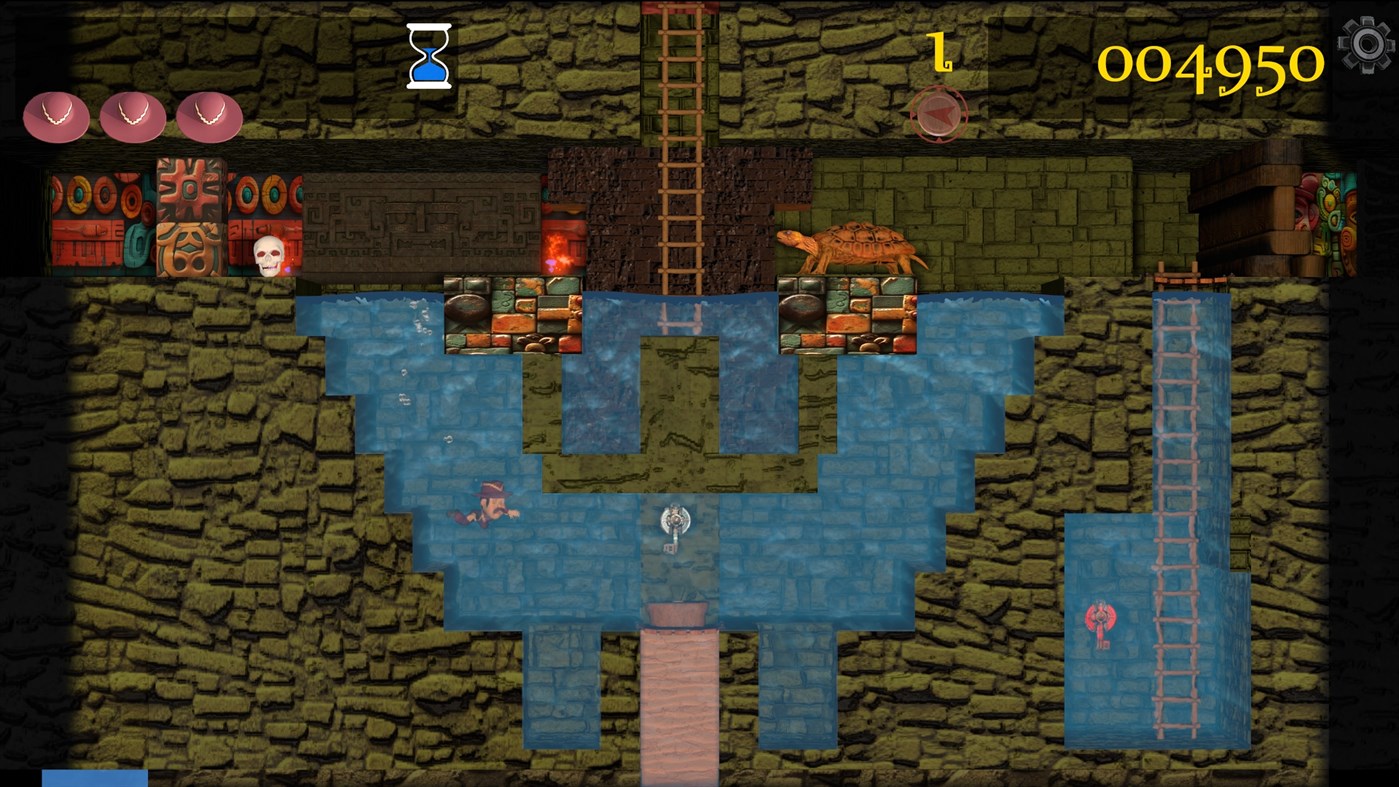Viewport: 1399px width, 787px height.
Task: Click the red compass arrow indicator
Action: pyautogui.click(x=940, y=113)
